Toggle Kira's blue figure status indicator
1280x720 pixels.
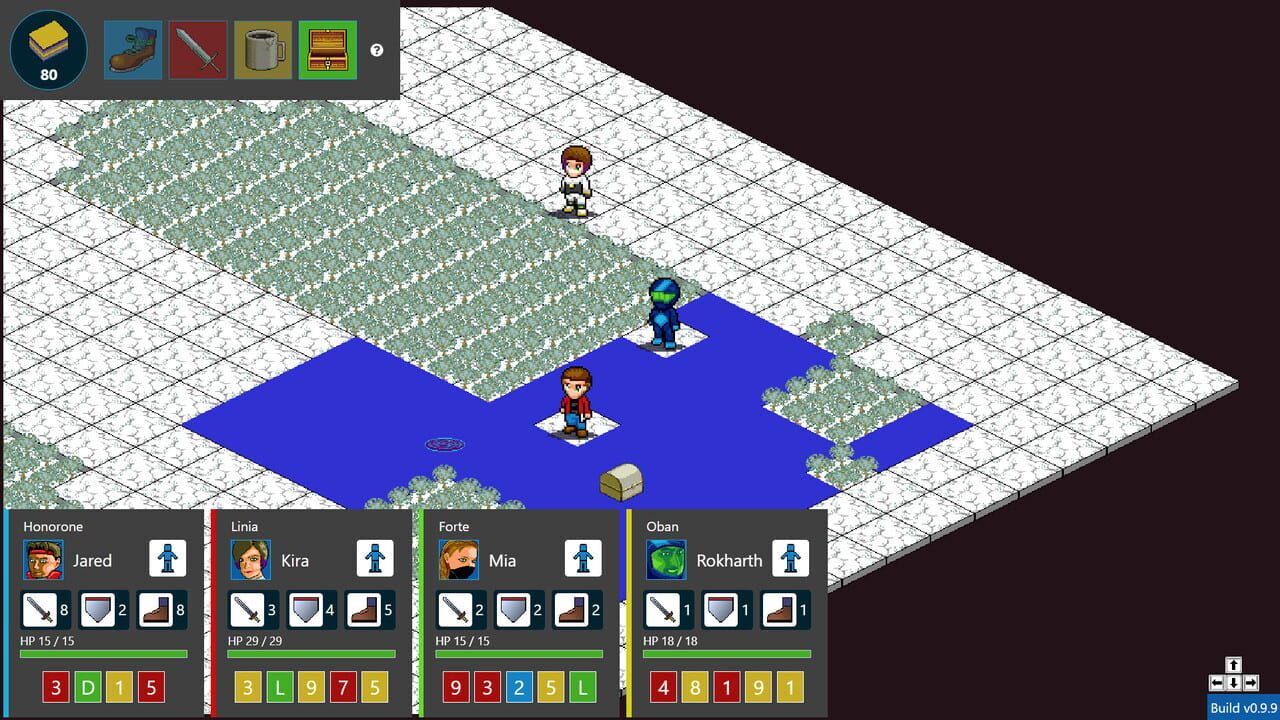point(374,559)
